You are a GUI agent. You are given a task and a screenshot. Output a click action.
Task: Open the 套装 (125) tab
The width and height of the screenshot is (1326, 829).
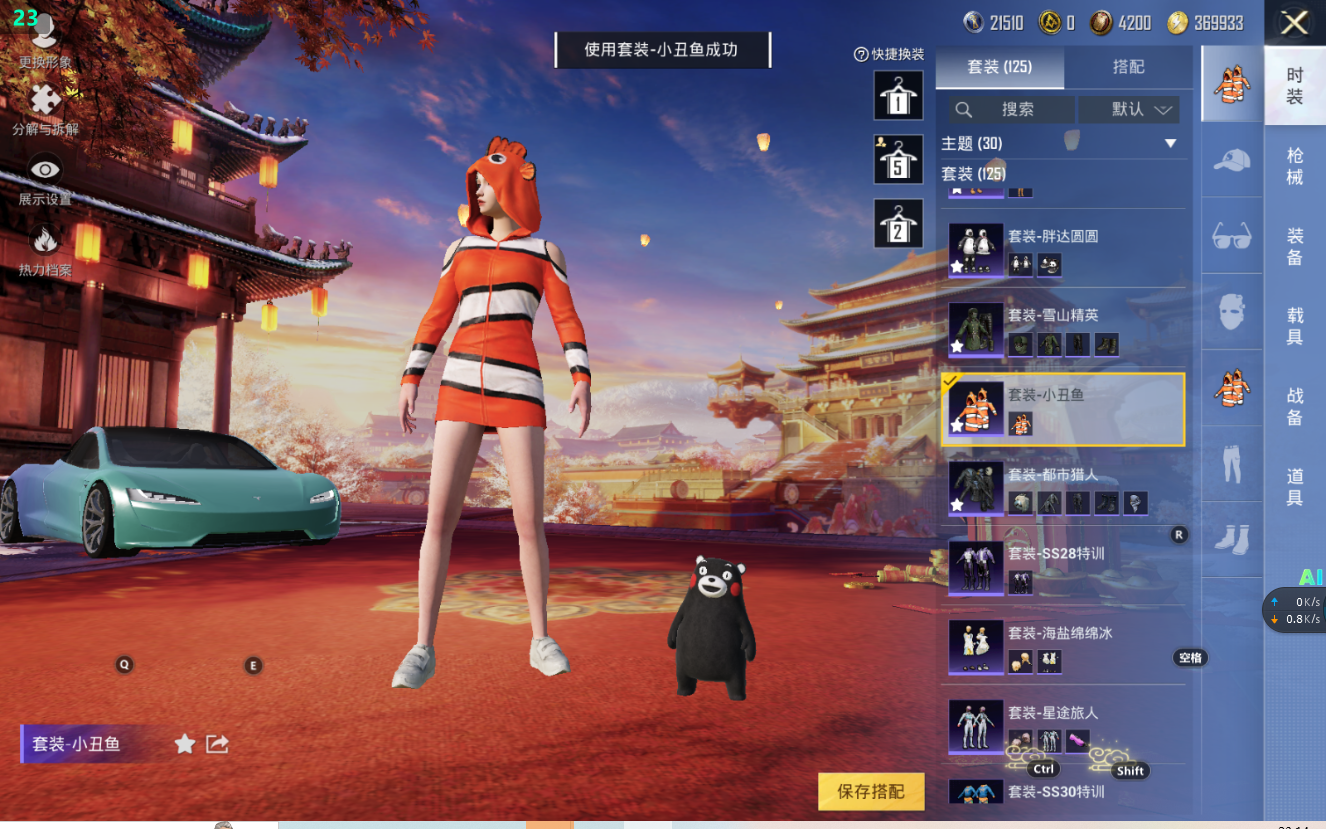(999, 67)
